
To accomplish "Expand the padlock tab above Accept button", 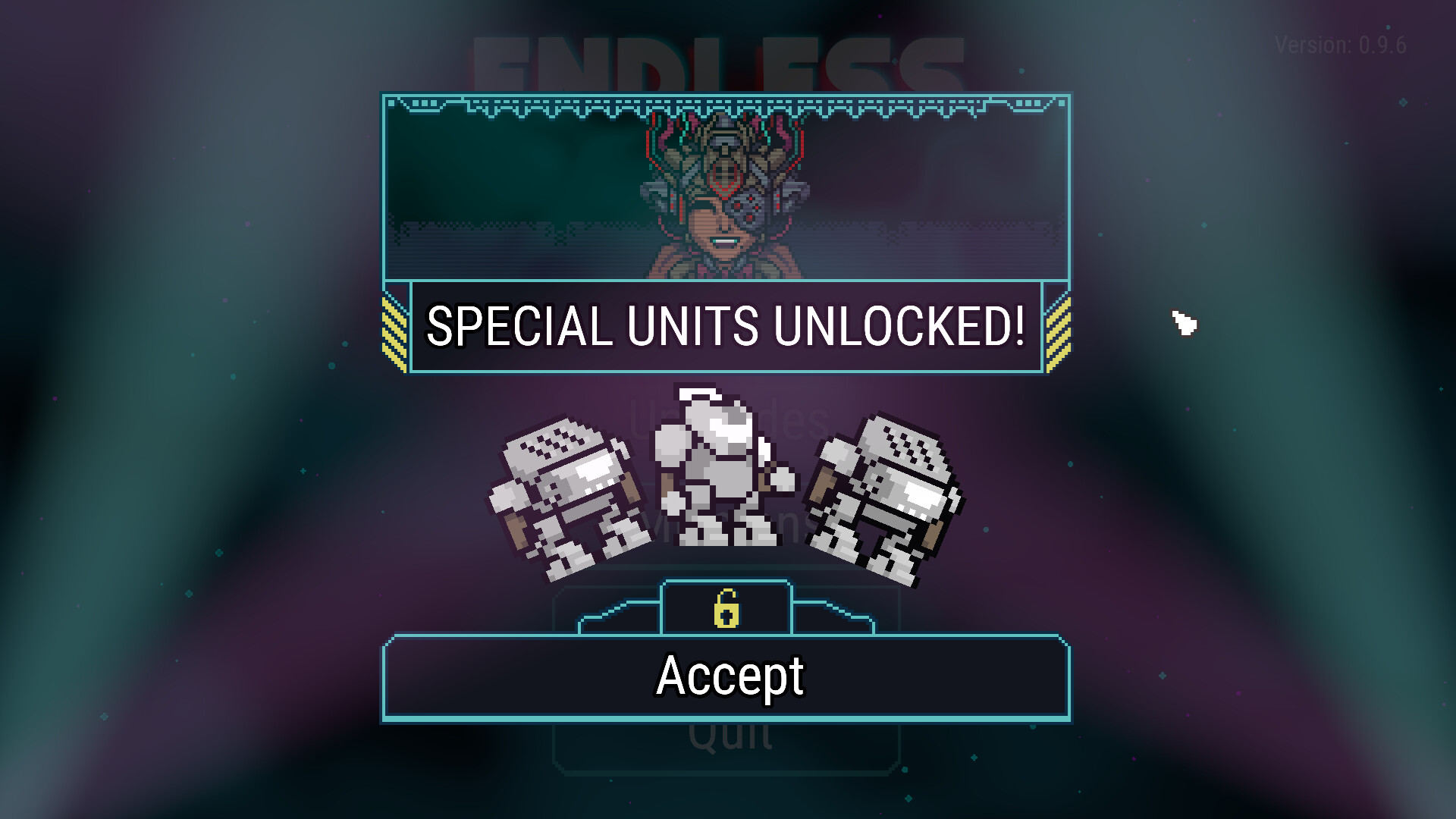I will pos(726,607).
